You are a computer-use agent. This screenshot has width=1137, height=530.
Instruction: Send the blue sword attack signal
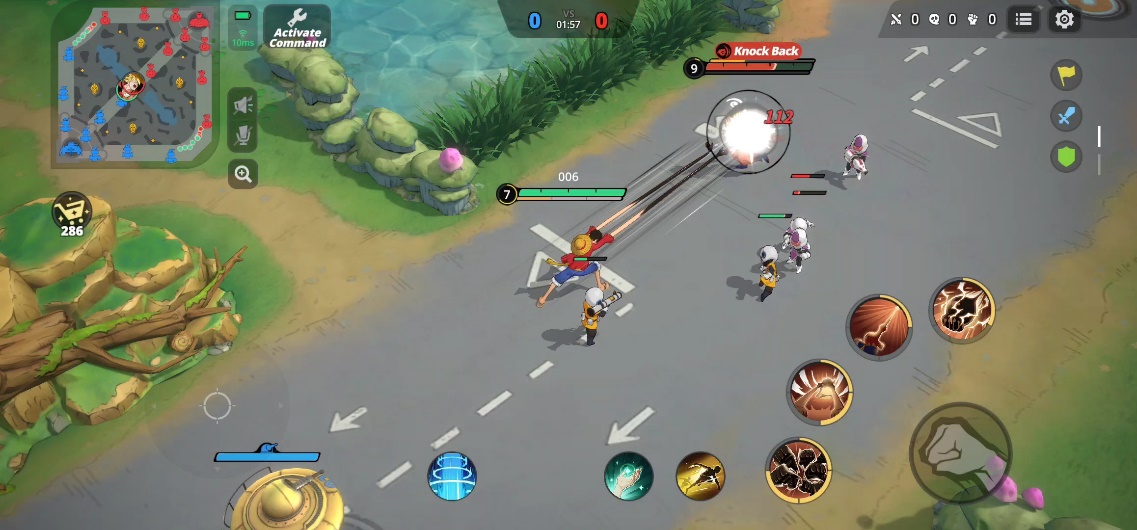click(x=1066, y=115)
